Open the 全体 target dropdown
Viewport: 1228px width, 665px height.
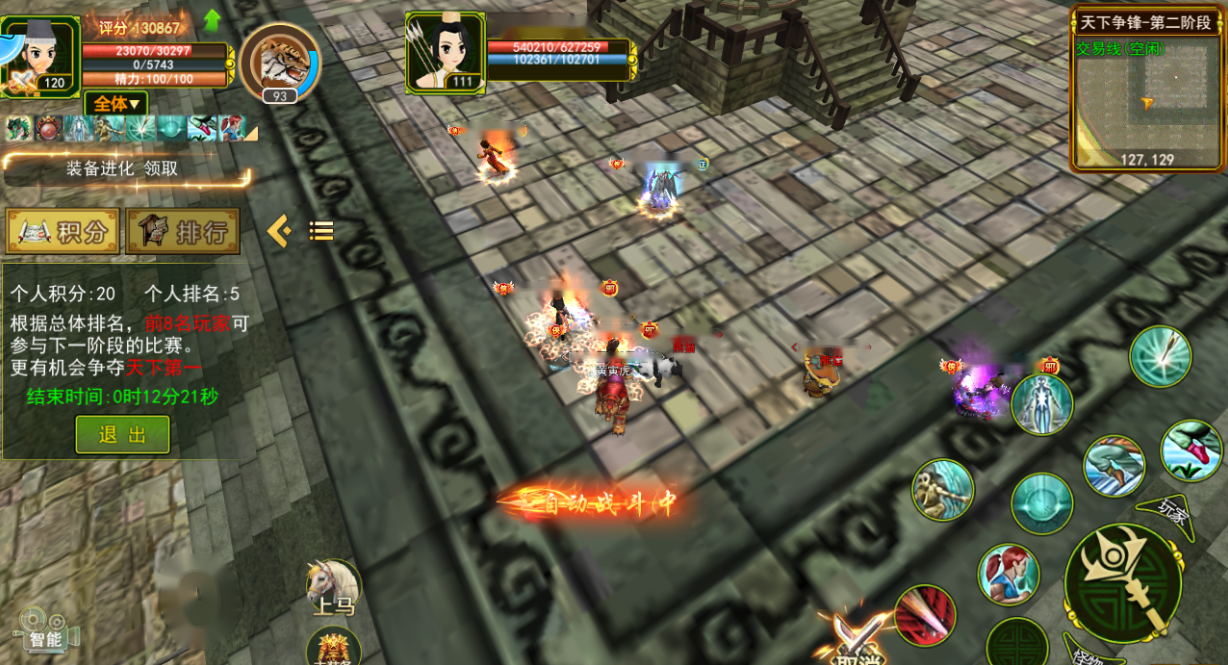pos(116,104)
